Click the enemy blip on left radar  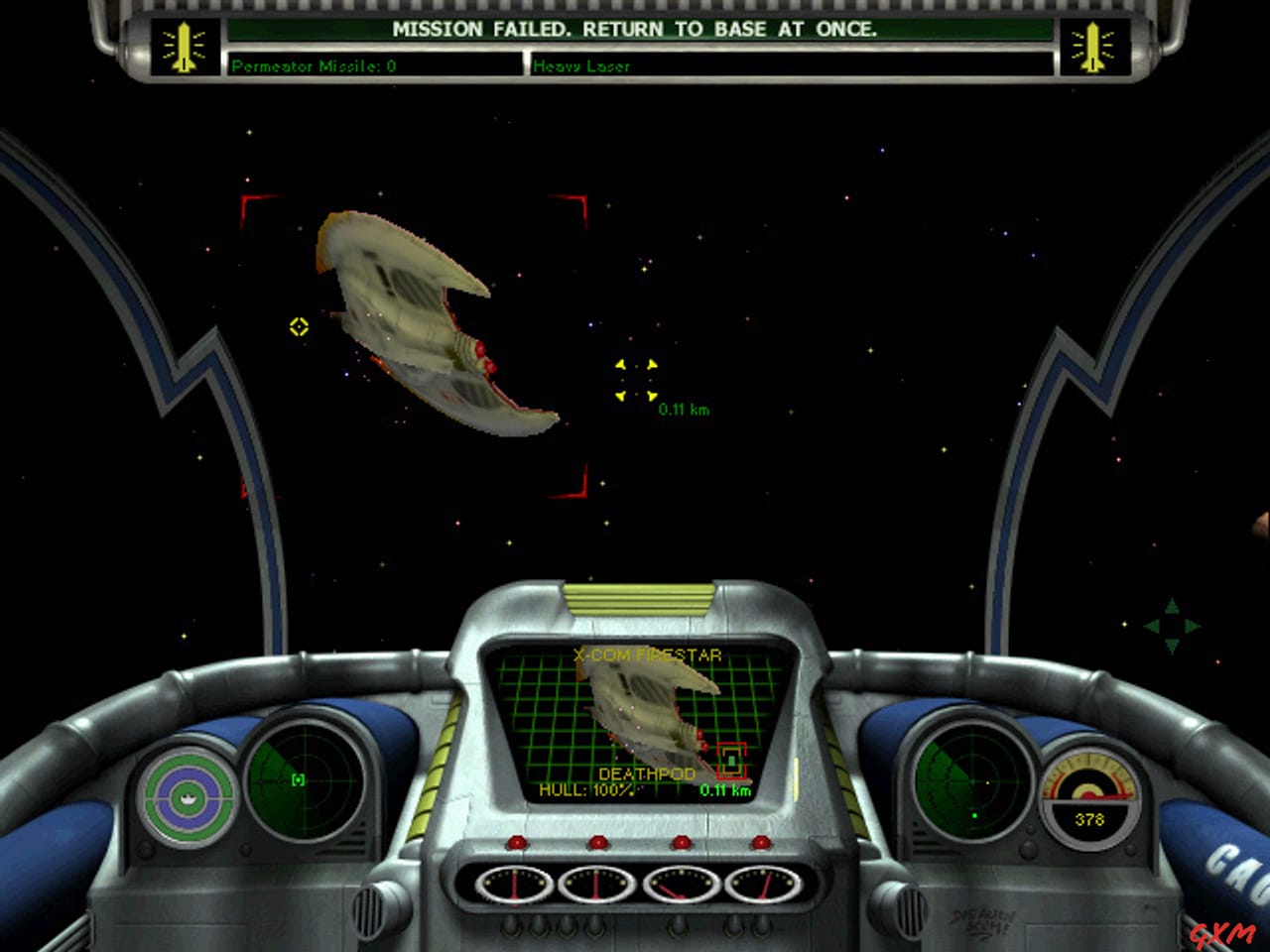click(x=298, y=782)
